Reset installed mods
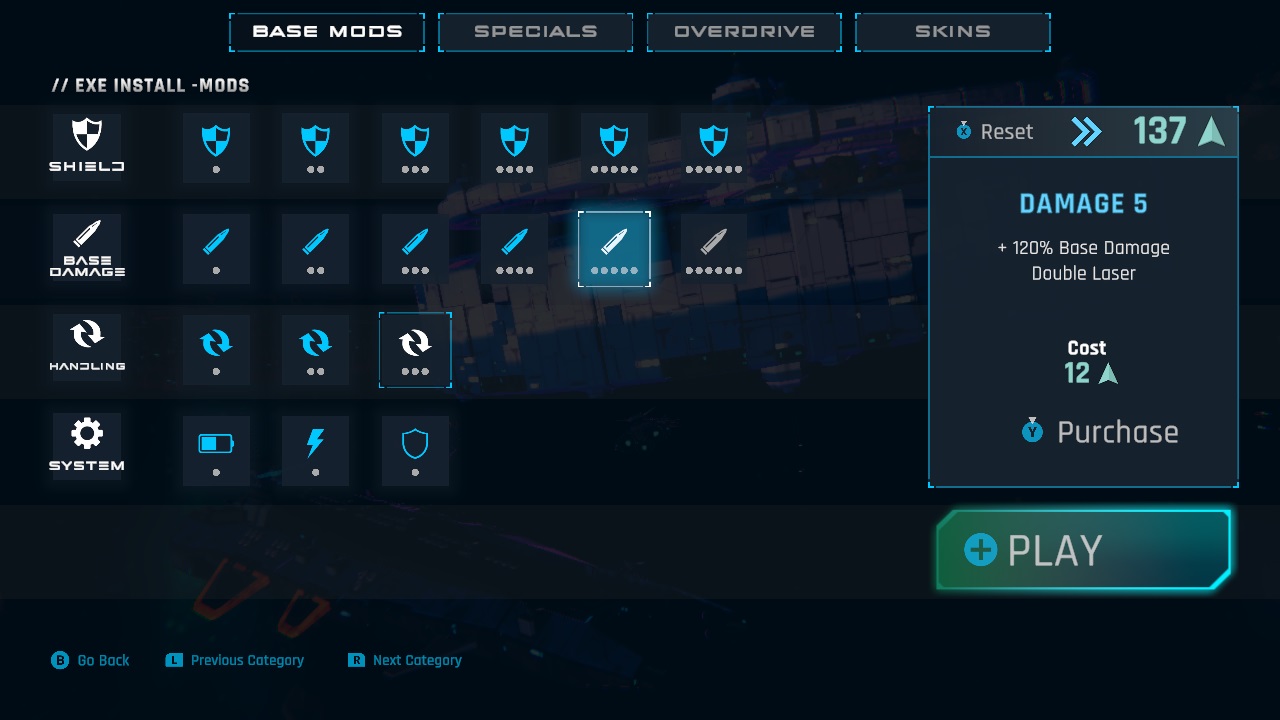 click(x=995, y=132)
